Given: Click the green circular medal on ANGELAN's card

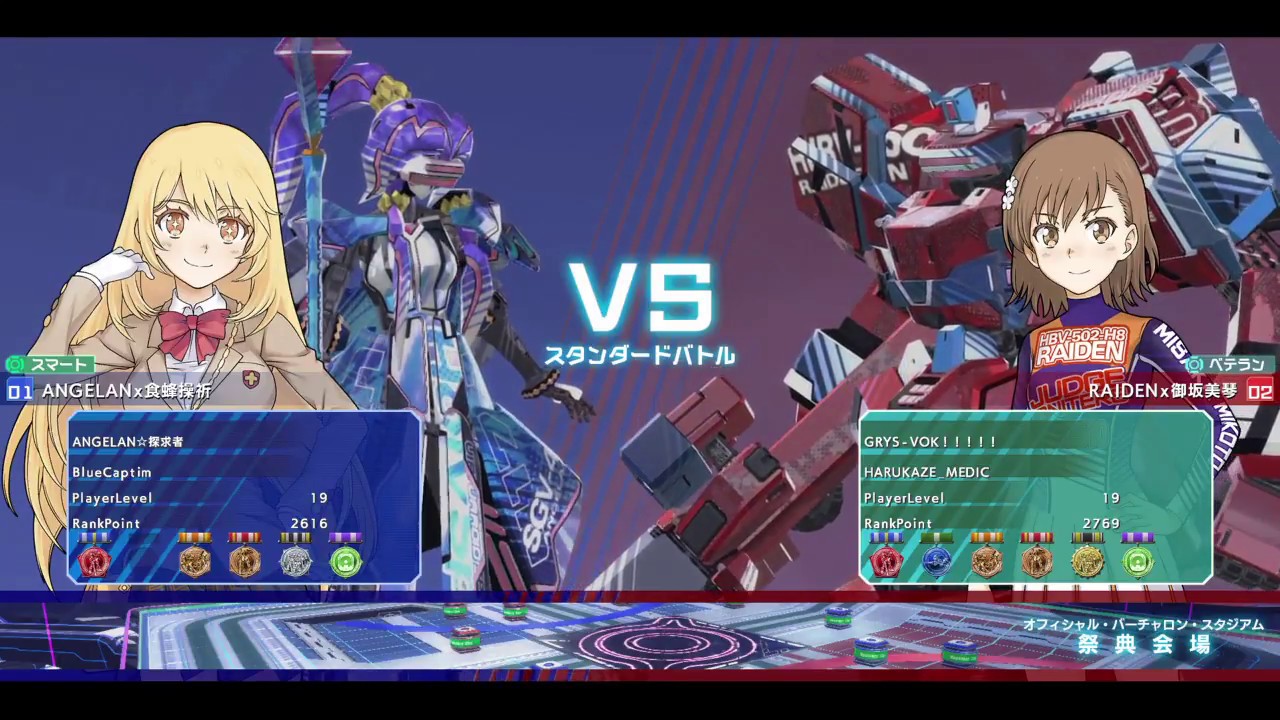Looking at the screenshot, I should pos(345,561).
